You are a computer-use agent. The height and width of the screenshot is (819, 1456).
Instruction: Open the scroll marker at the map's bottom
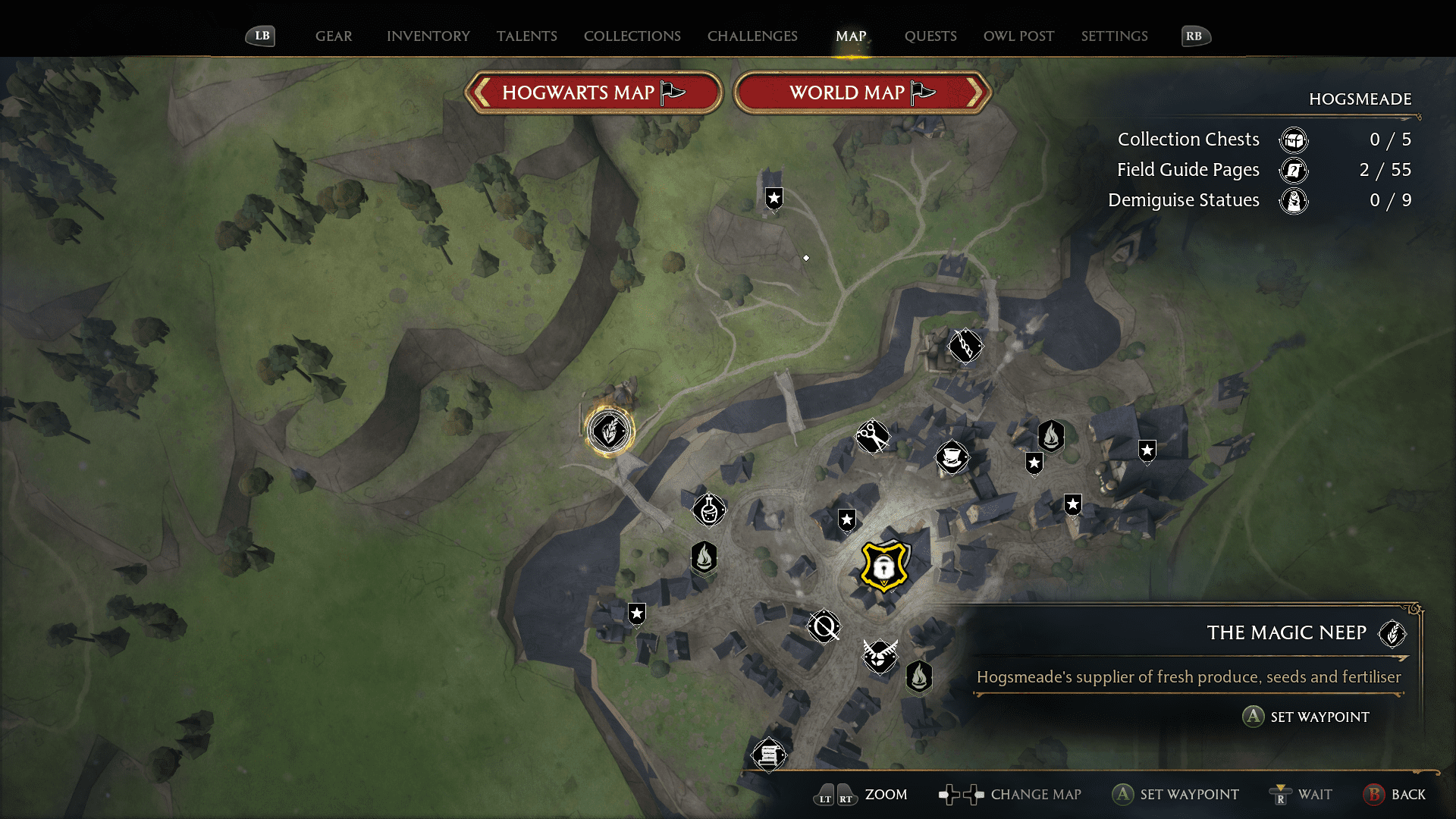(x=769, y=756)
